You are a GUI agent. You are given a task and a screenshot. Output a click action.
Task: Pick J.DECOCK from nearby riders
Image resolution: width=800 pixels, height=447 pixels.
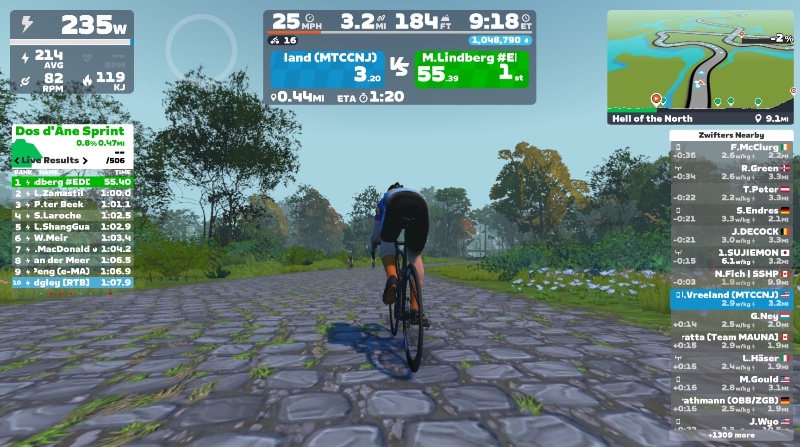coord(731,235)
